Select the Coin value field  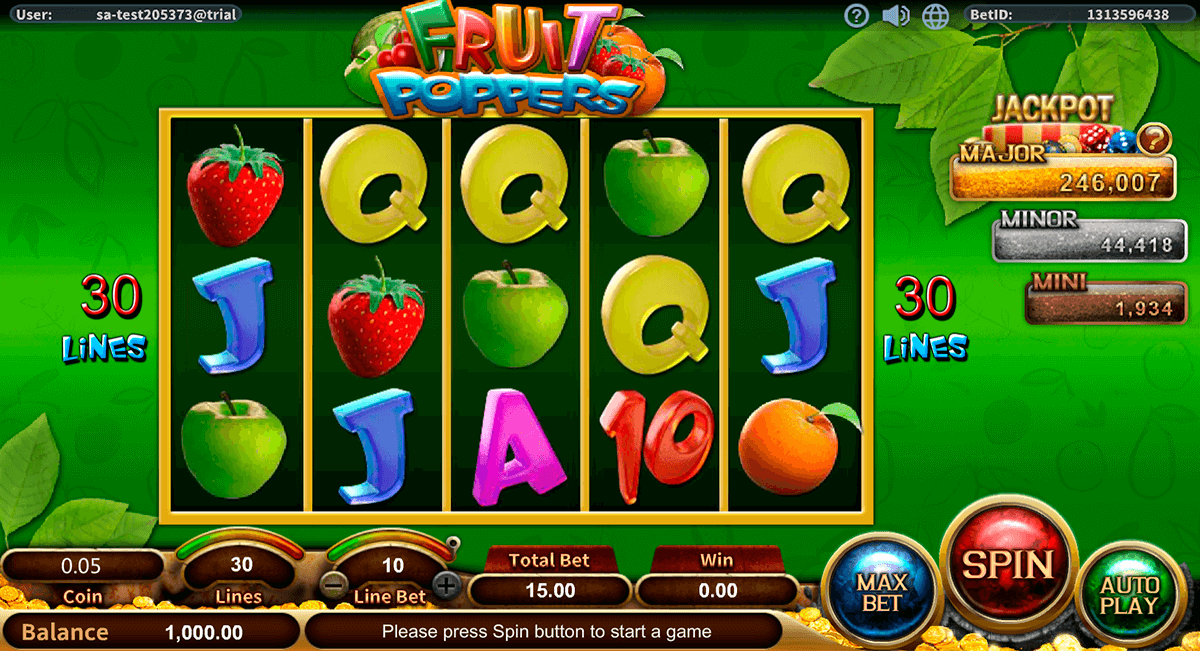(82, 566)
